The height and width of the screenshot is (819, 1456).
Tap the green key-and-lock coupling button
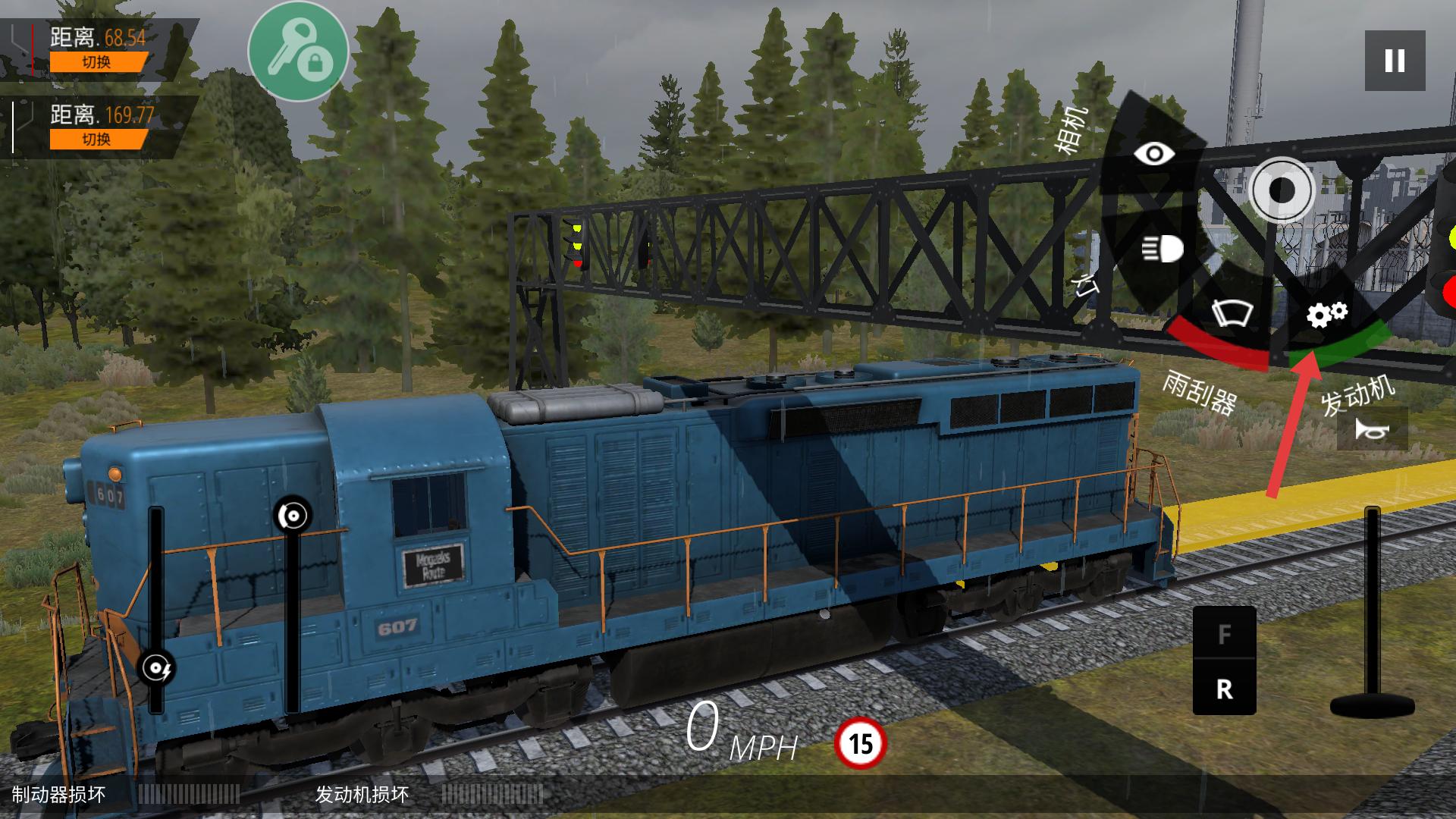(x=298, y=52)
